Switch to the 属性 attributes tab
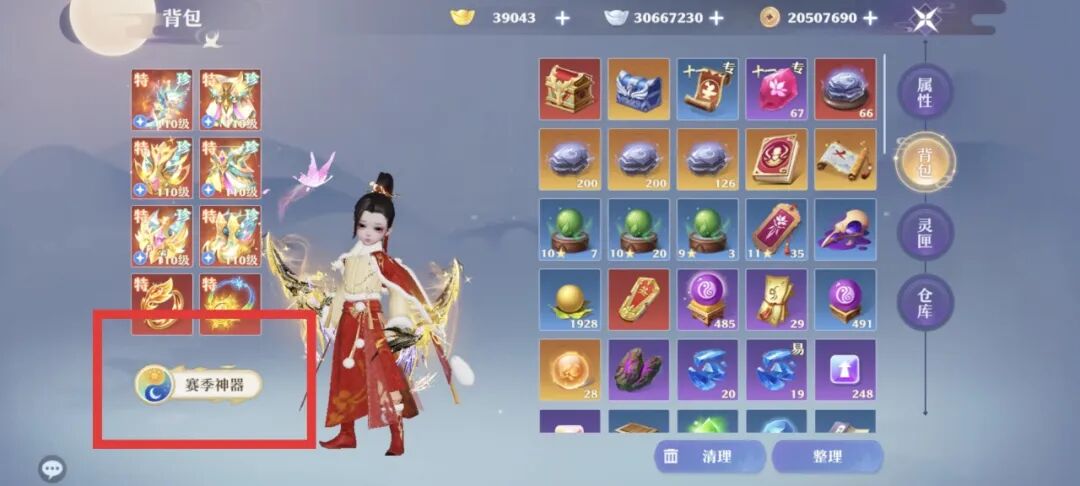The height and width of the screenshot is (486, 1080). pos(924,92)
